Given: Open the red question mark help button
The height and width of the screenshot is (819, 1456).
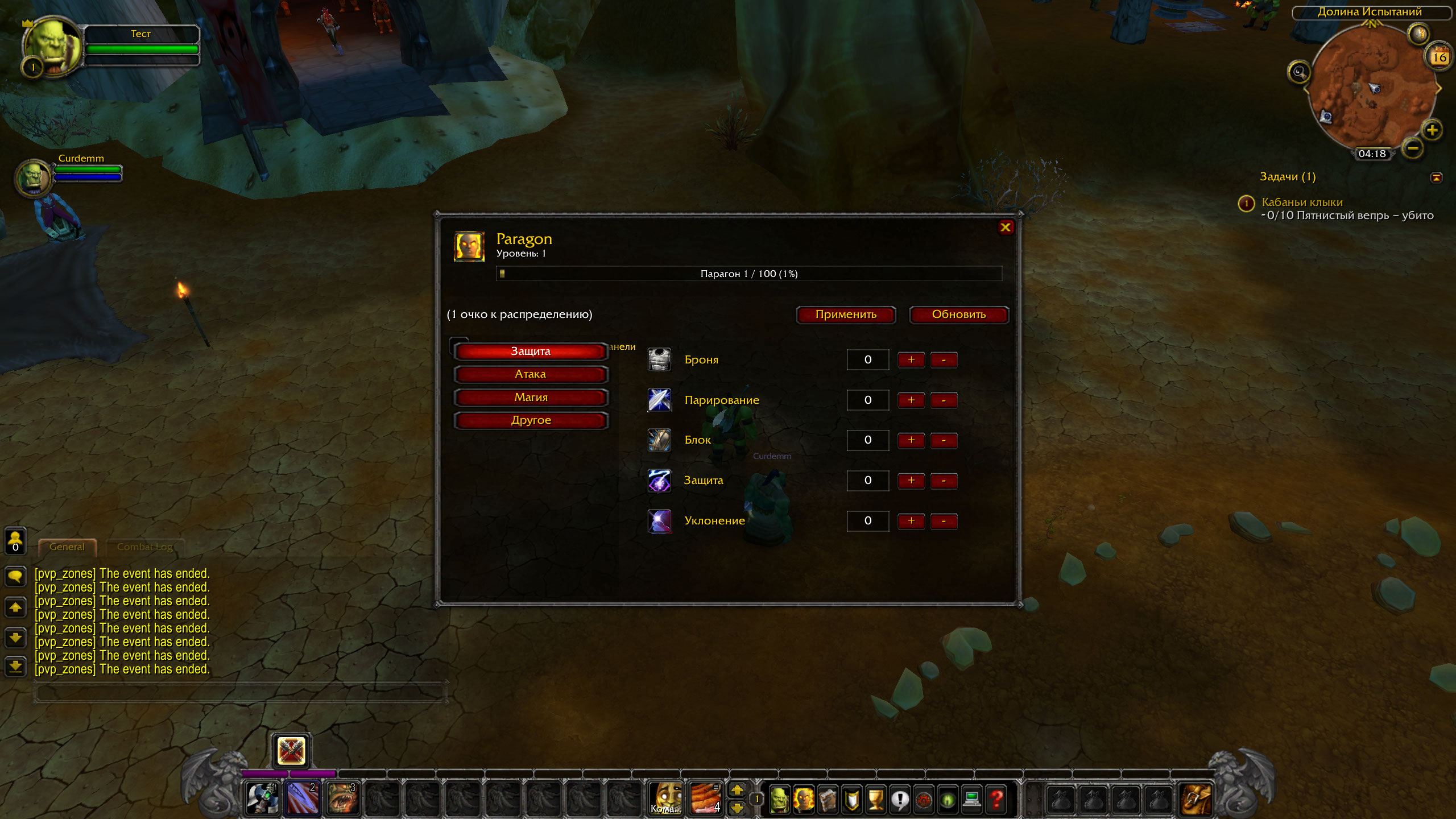Looking at the screenshot, I should pyautogui.click(x=996, y=799).
